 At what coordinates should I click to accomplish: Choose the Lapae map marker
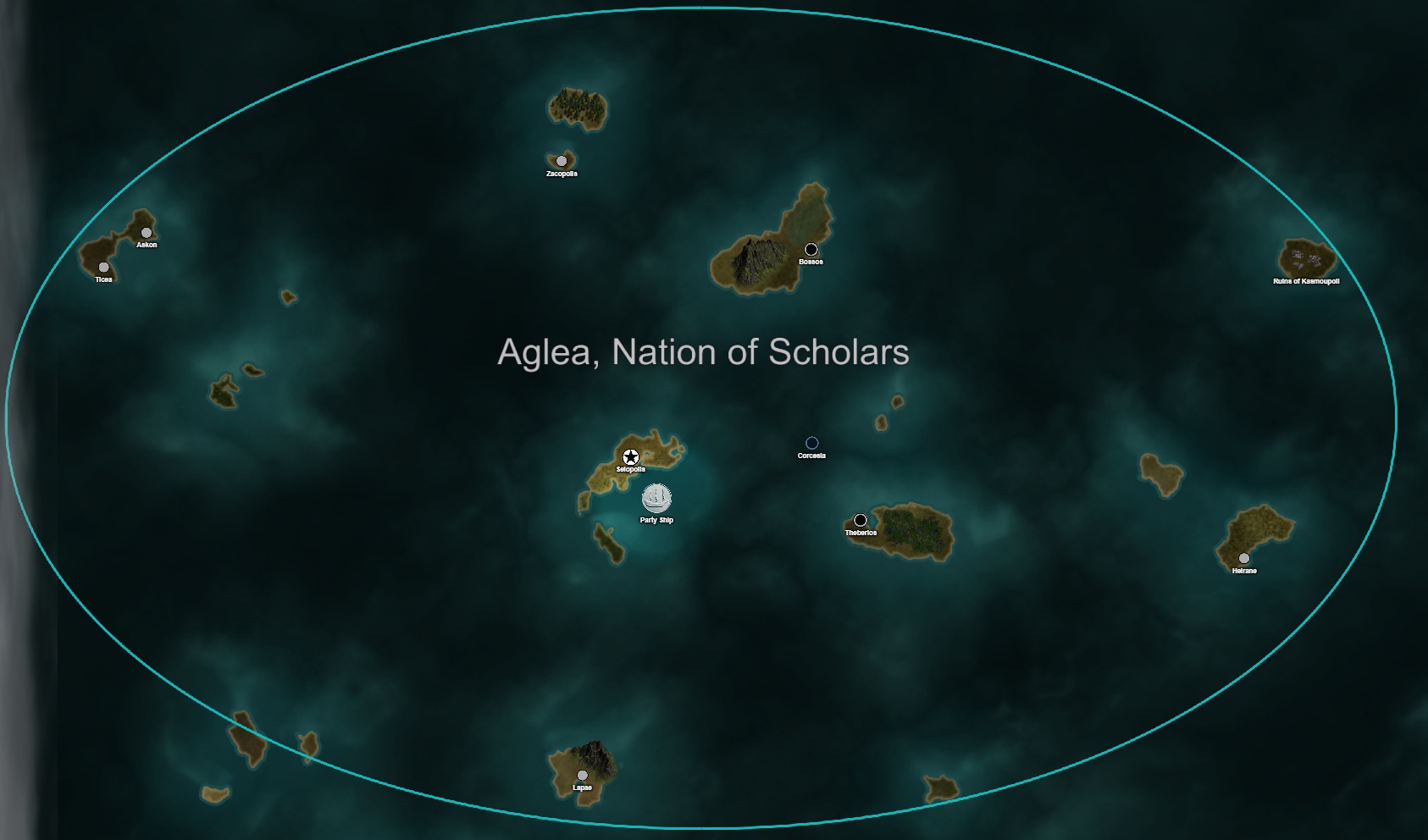click(x=582, y=775)
